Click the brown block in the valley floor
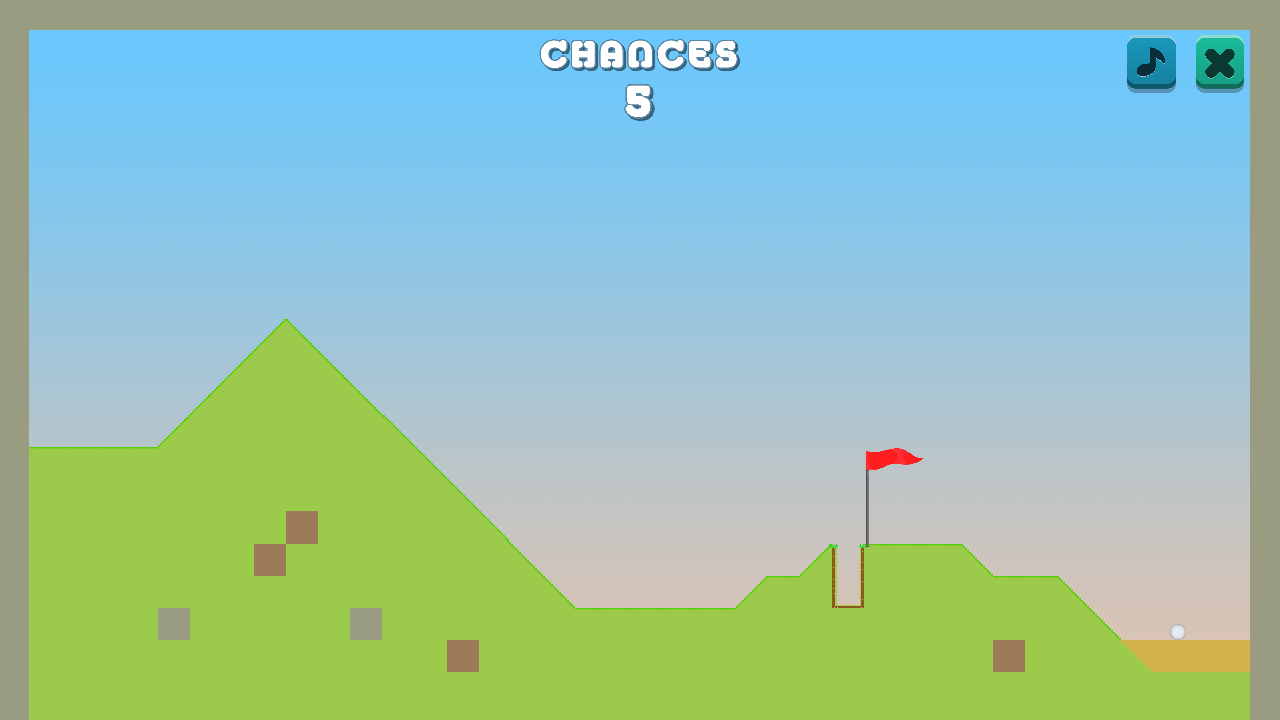This screenshot has height=720, width=1280. 463,657
